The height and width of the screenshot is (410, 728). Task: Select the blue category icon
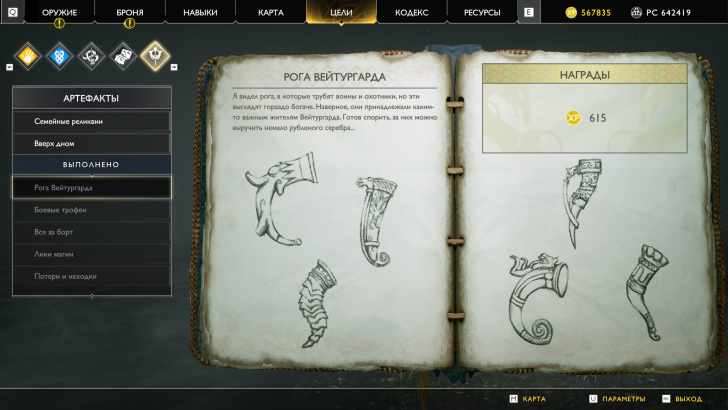pos(59,55)
